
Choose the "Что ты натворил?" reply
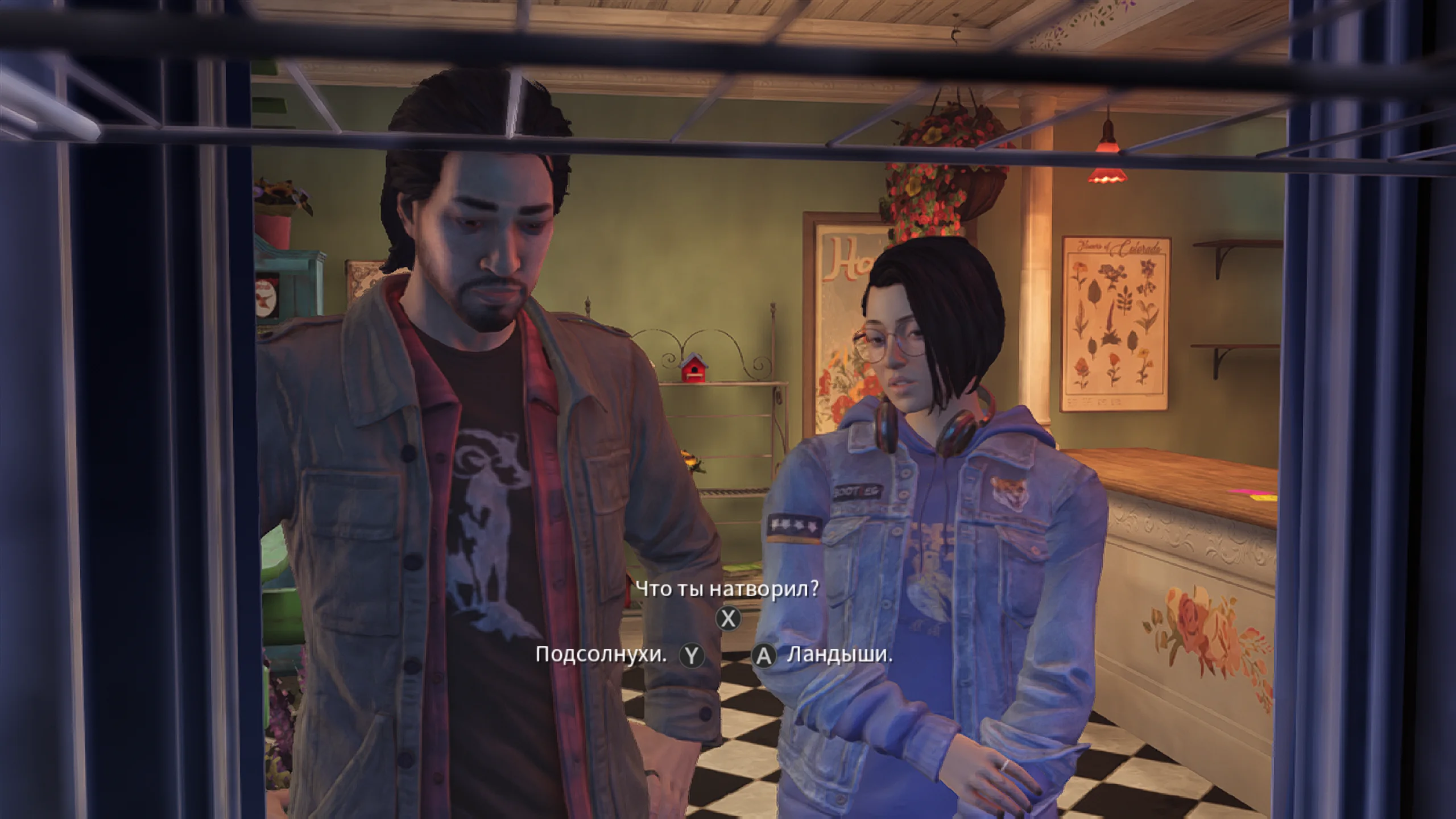tap(727, 589)
